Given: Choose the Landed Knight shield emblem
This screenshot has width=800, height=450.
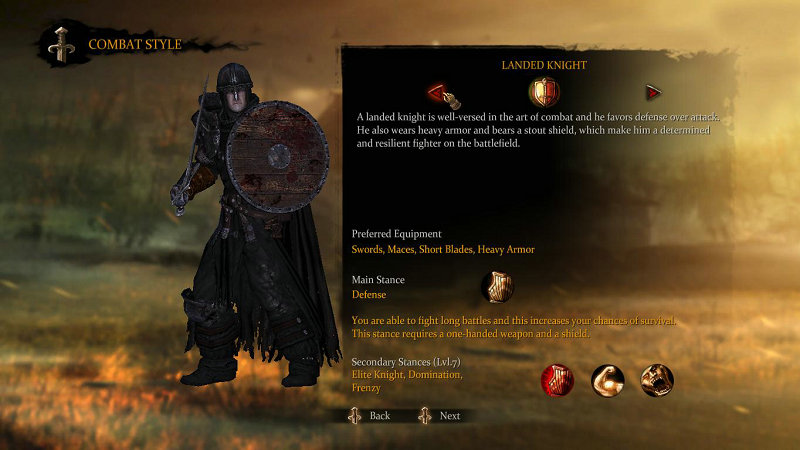Looking at the screenshot, I should [544, 93].
